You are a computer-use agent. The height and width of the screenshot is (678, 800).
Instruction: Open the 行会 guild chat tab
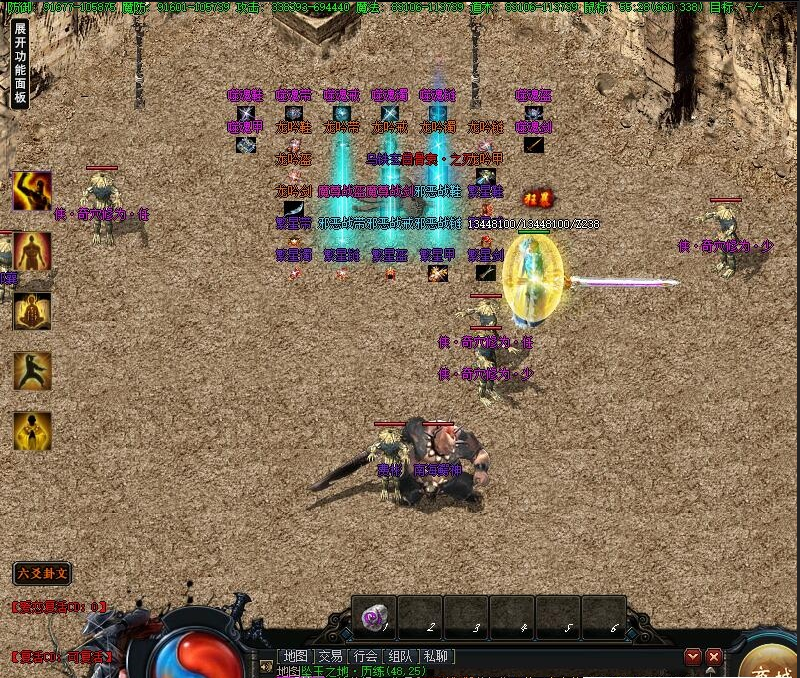(x=366, y=656)
